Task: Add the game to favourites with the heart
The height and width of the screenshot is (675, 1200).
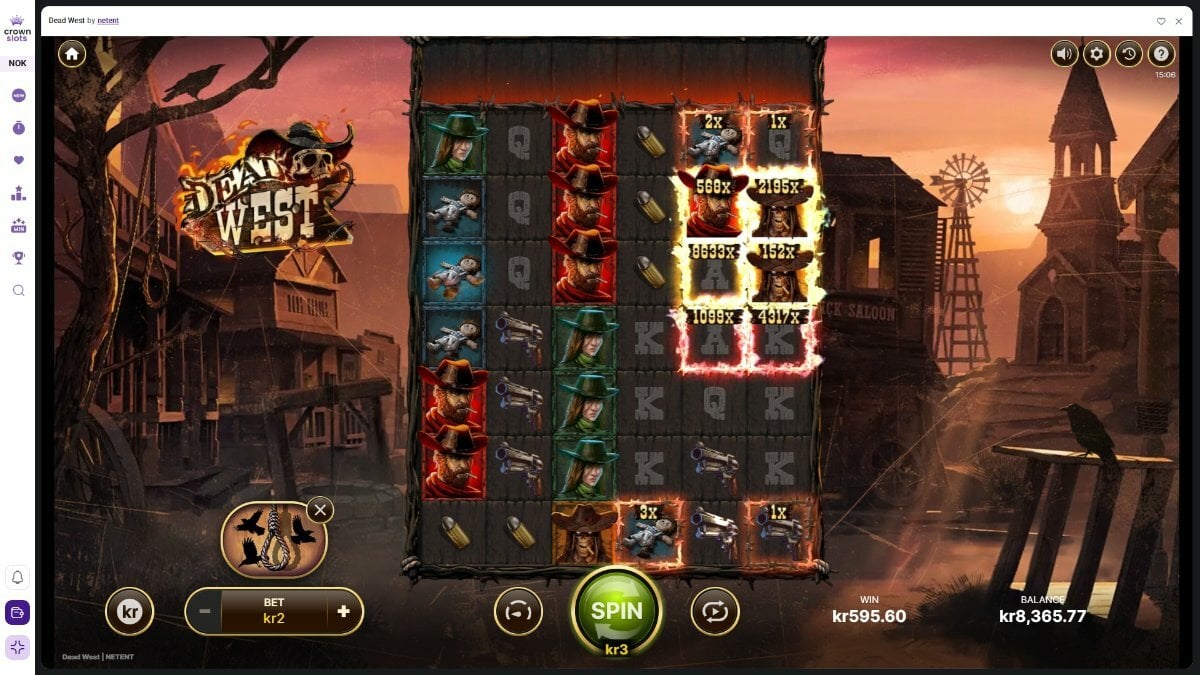Action: 1161,21
